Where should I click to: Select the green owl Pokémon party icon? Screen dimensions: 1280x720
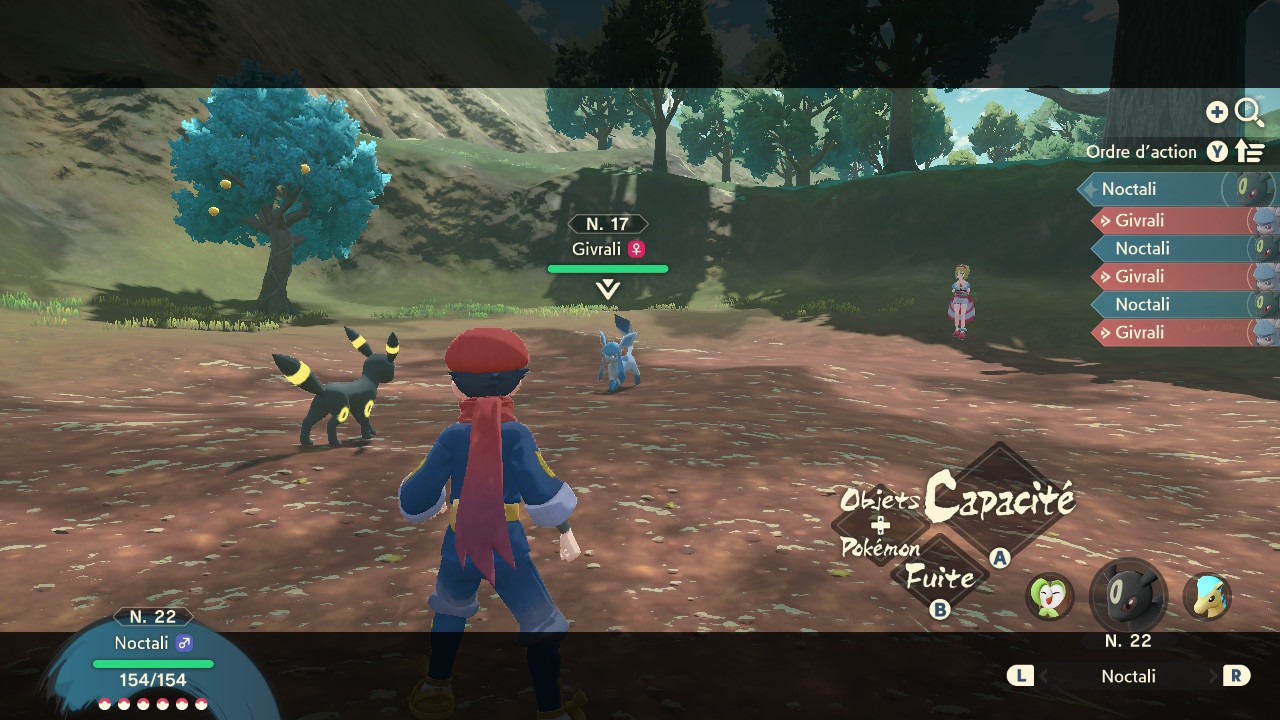1050,597
